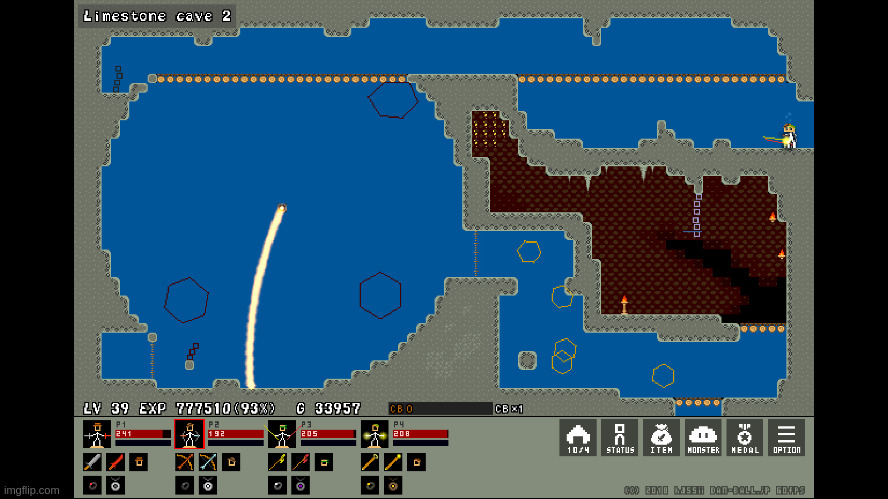The height and width of the screenshot is (499, 888).
Task: Click the onigiri food button
Action: [x=577, y=437]
